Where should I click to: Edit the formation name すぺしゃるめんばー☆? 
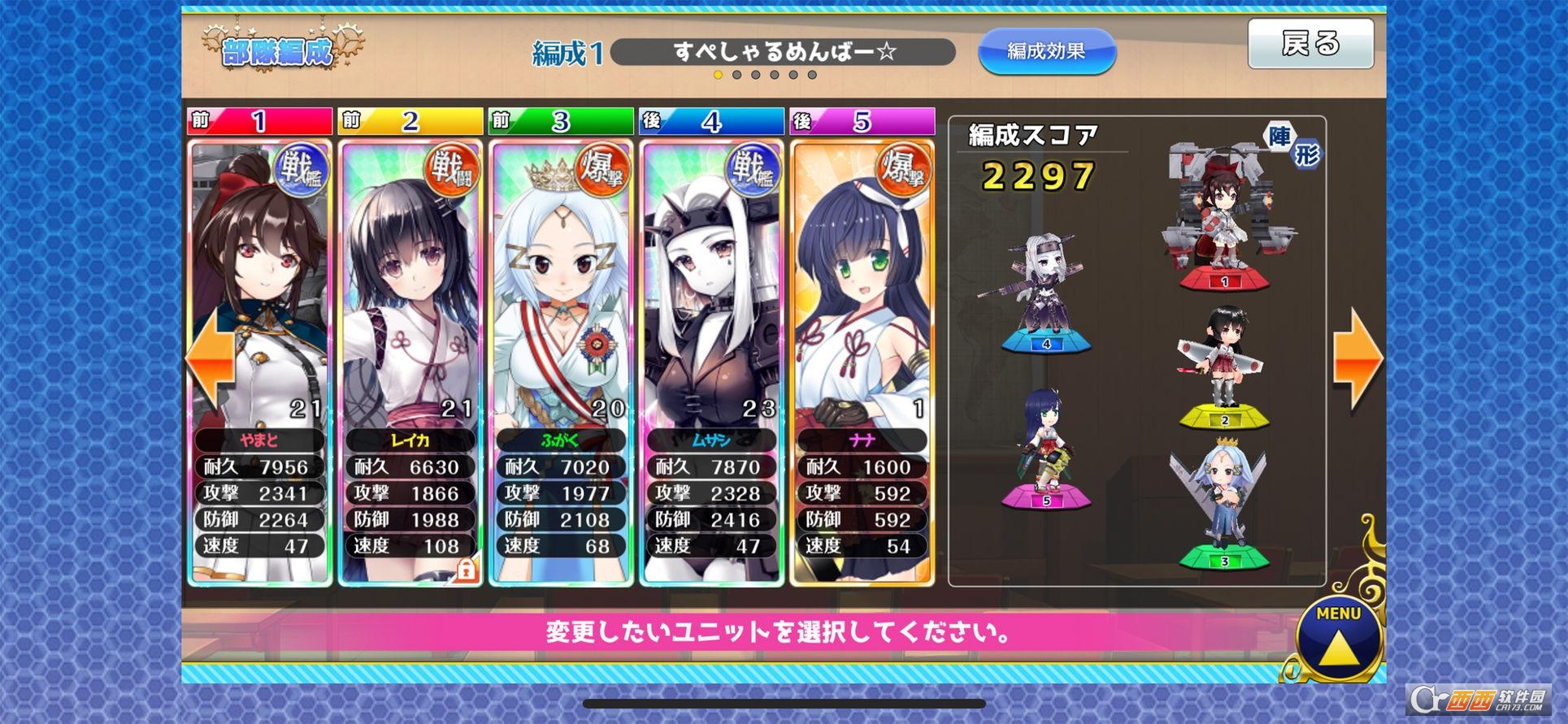tap(782, 52)
